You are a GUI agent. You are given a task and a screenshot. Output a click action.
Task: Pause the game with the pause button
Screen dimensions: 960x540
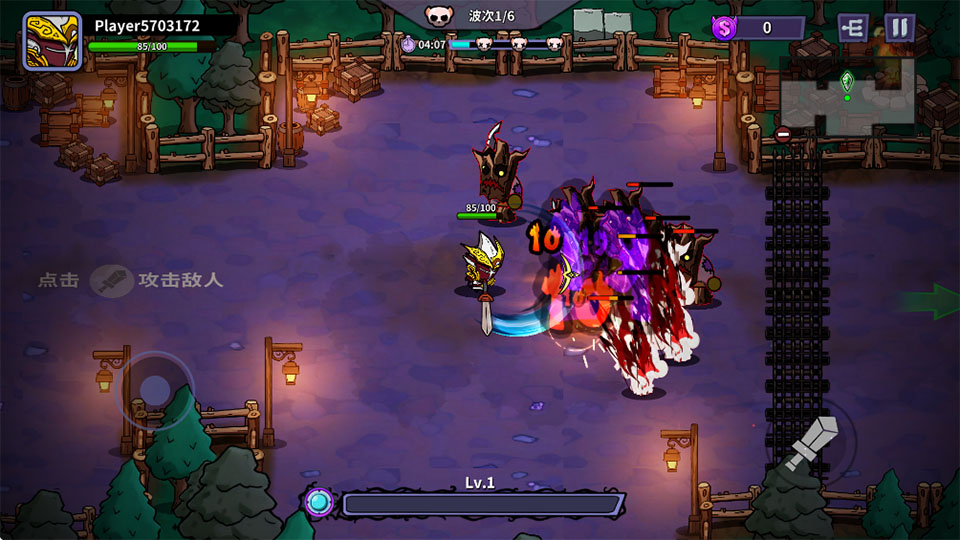tap(900, 27)
